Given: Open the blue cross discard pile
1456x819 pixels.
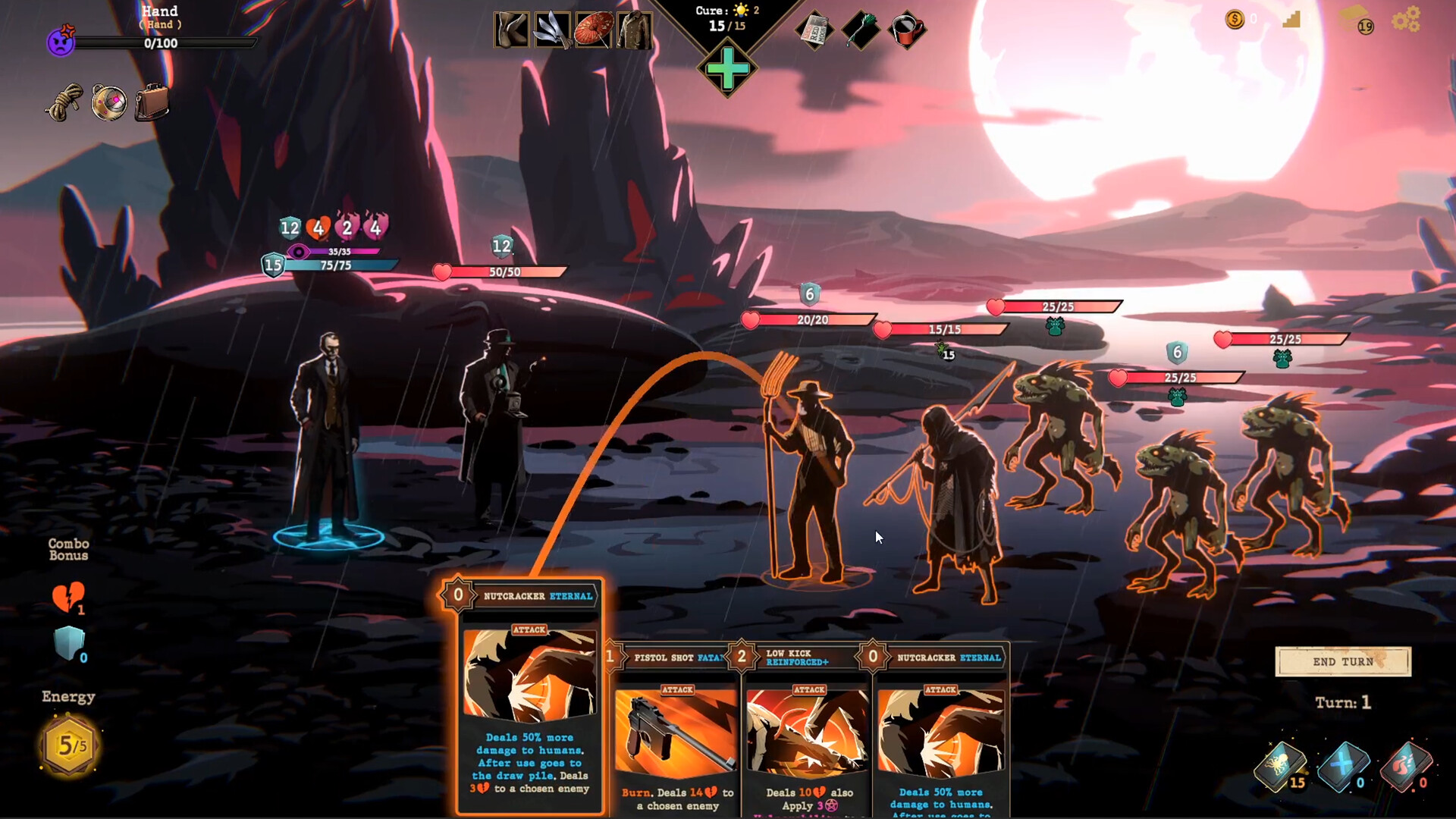Looking at the screenshot, I should pos(1343,766).
